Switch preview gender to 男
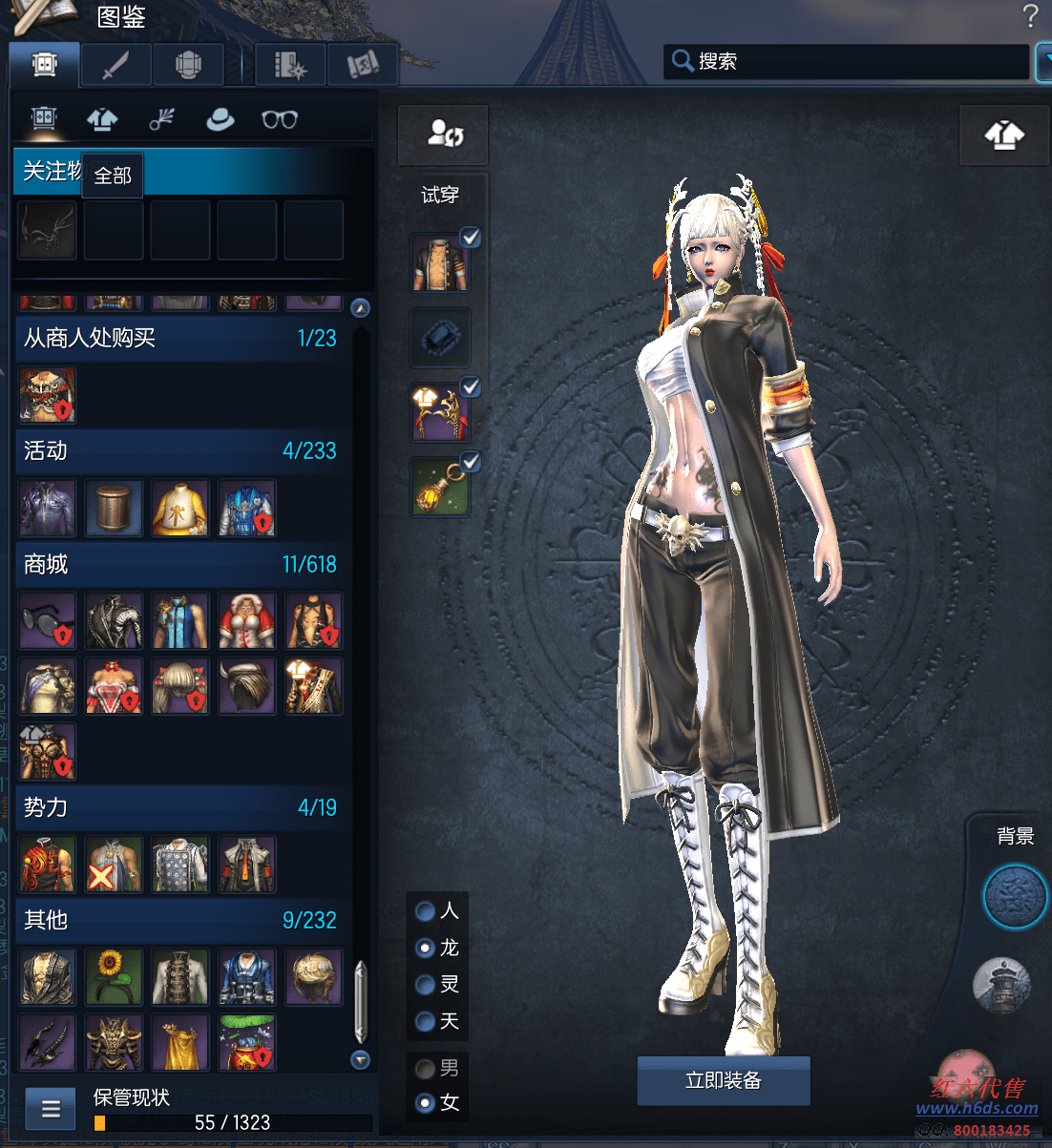The image size is (1052, 1148). coord(426,1068)
